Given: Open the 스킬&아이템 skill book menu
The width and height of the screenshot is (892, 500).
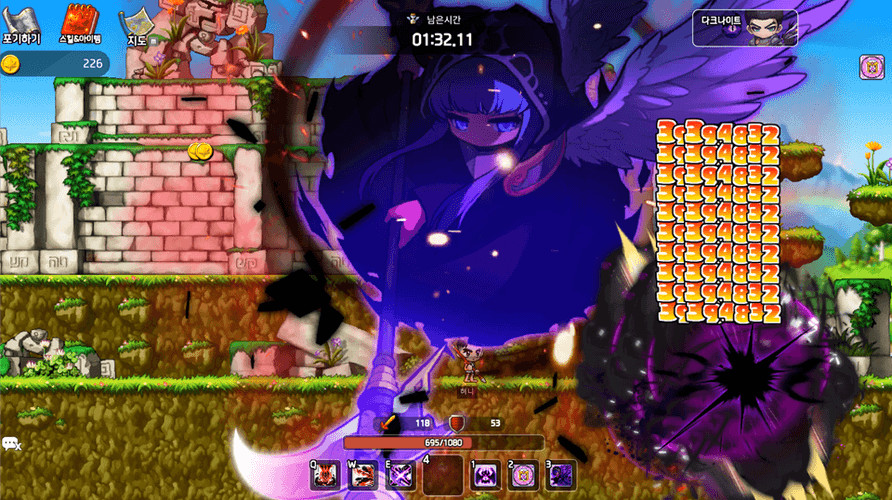Looking at the screenshot, I should point(78,24).
